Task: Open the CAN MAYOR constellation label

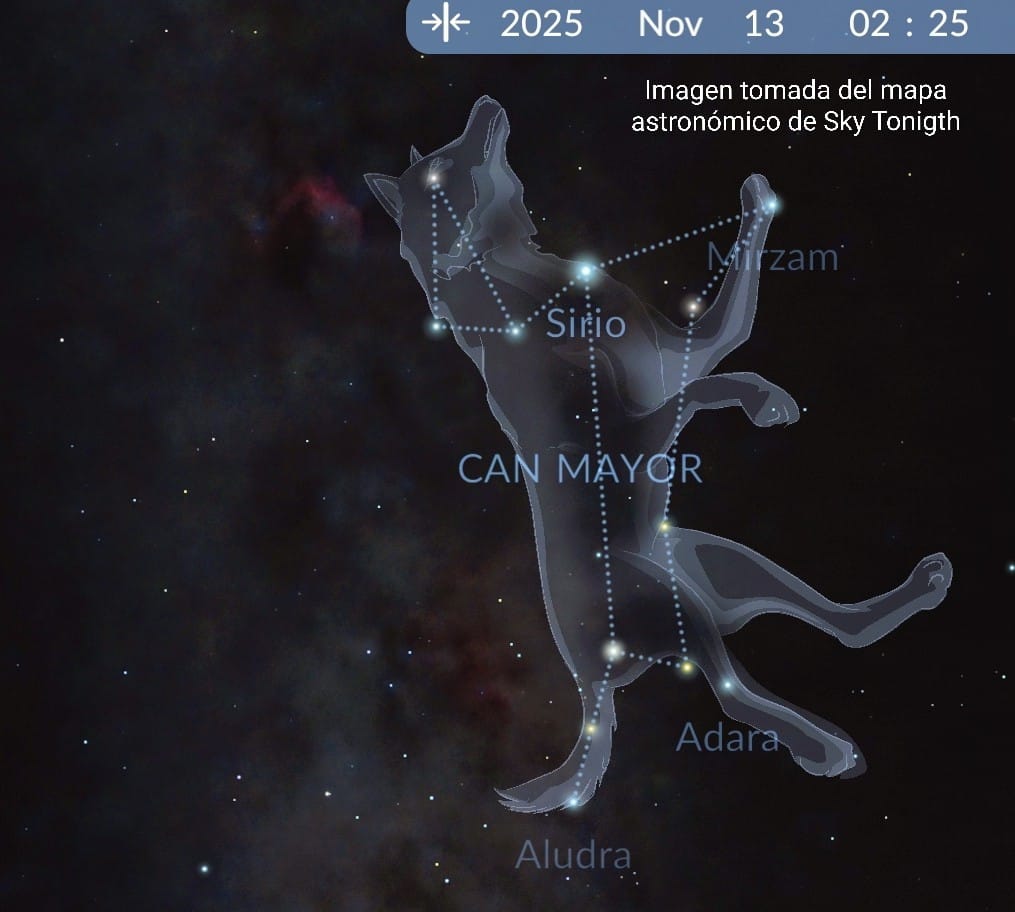Action: (580, 468)
